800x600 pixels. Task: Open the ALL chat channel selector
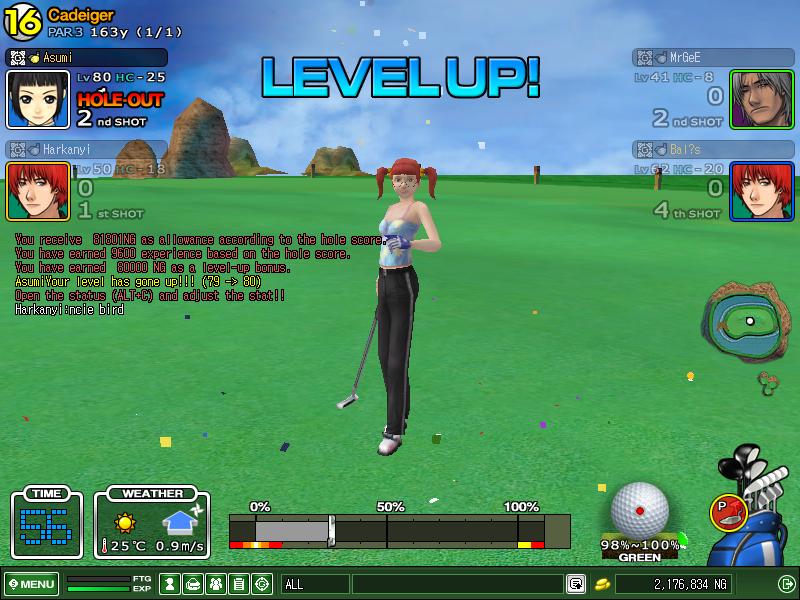click(x=314, y=584)
